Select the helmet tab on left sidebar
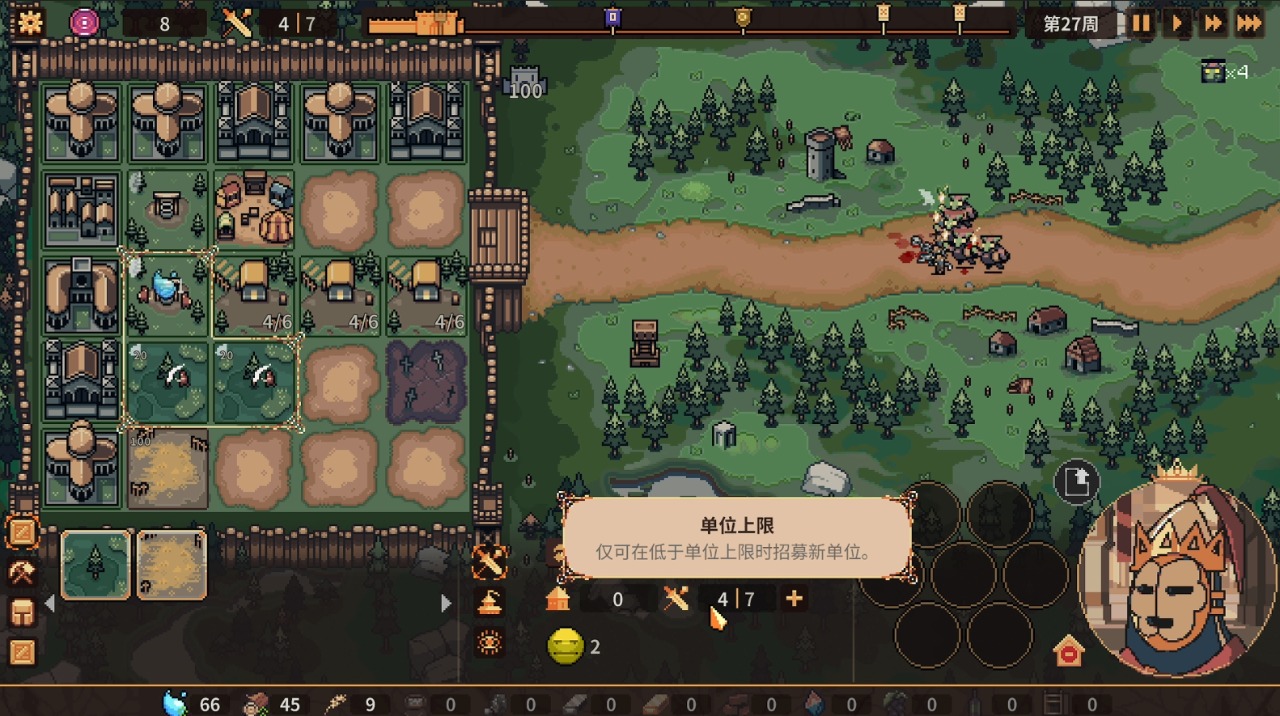Screen dimensions: 1280x716 pyautogui.click(x=22, y=612)
